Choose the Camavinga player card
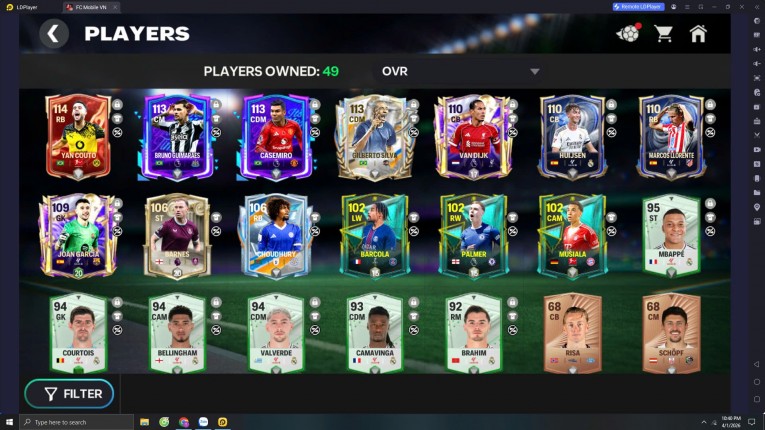The height and width of the screenshot is (430, 765). pyautogui.click(x=373, y=333)
